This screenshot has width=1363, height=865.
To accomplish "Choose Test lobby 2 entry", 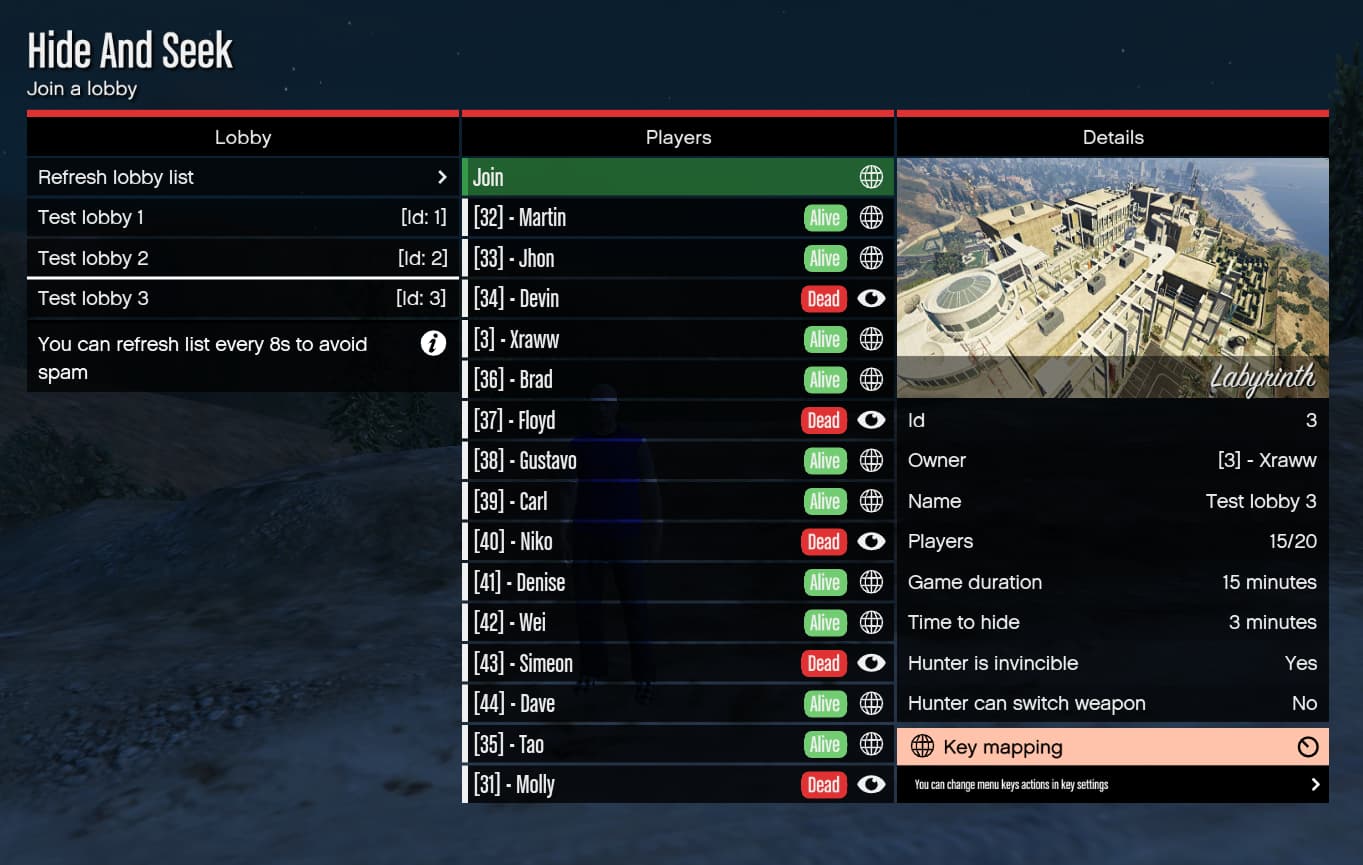I will [242, 258].
